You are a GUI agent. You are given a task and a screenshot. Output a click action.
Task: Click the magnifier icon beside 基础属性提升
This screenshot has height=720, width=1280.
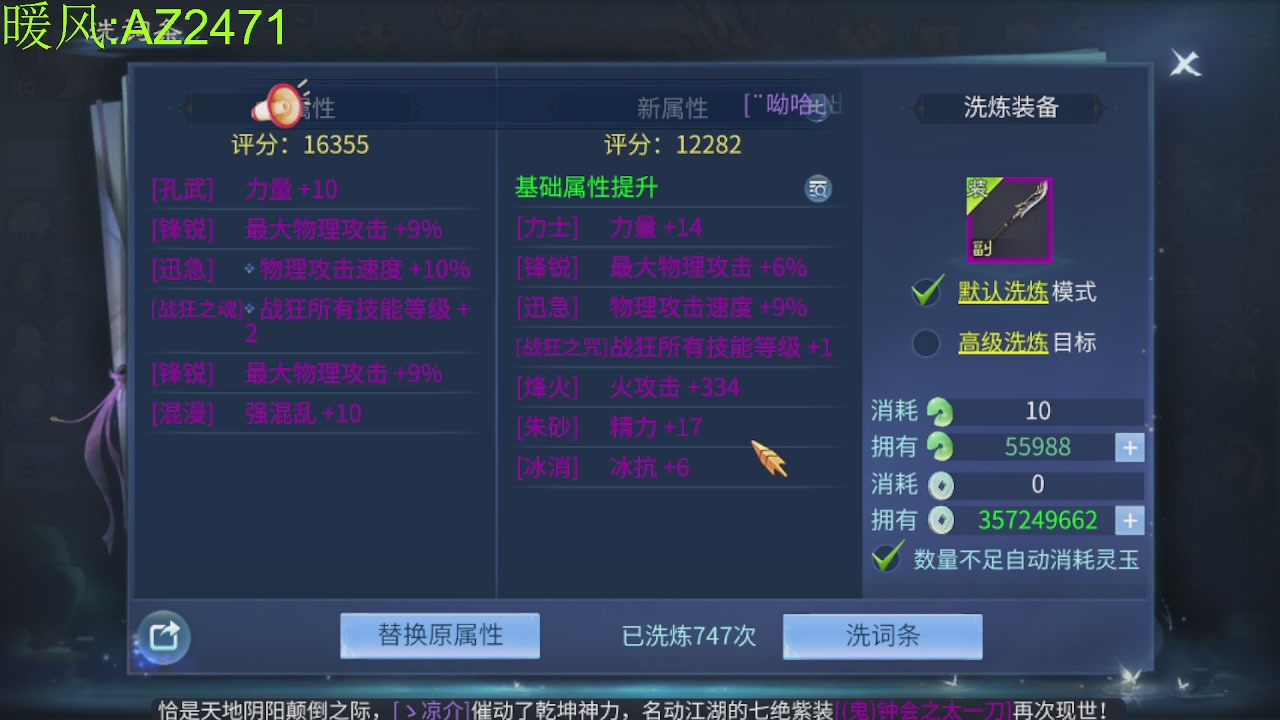tap(818, 188)
